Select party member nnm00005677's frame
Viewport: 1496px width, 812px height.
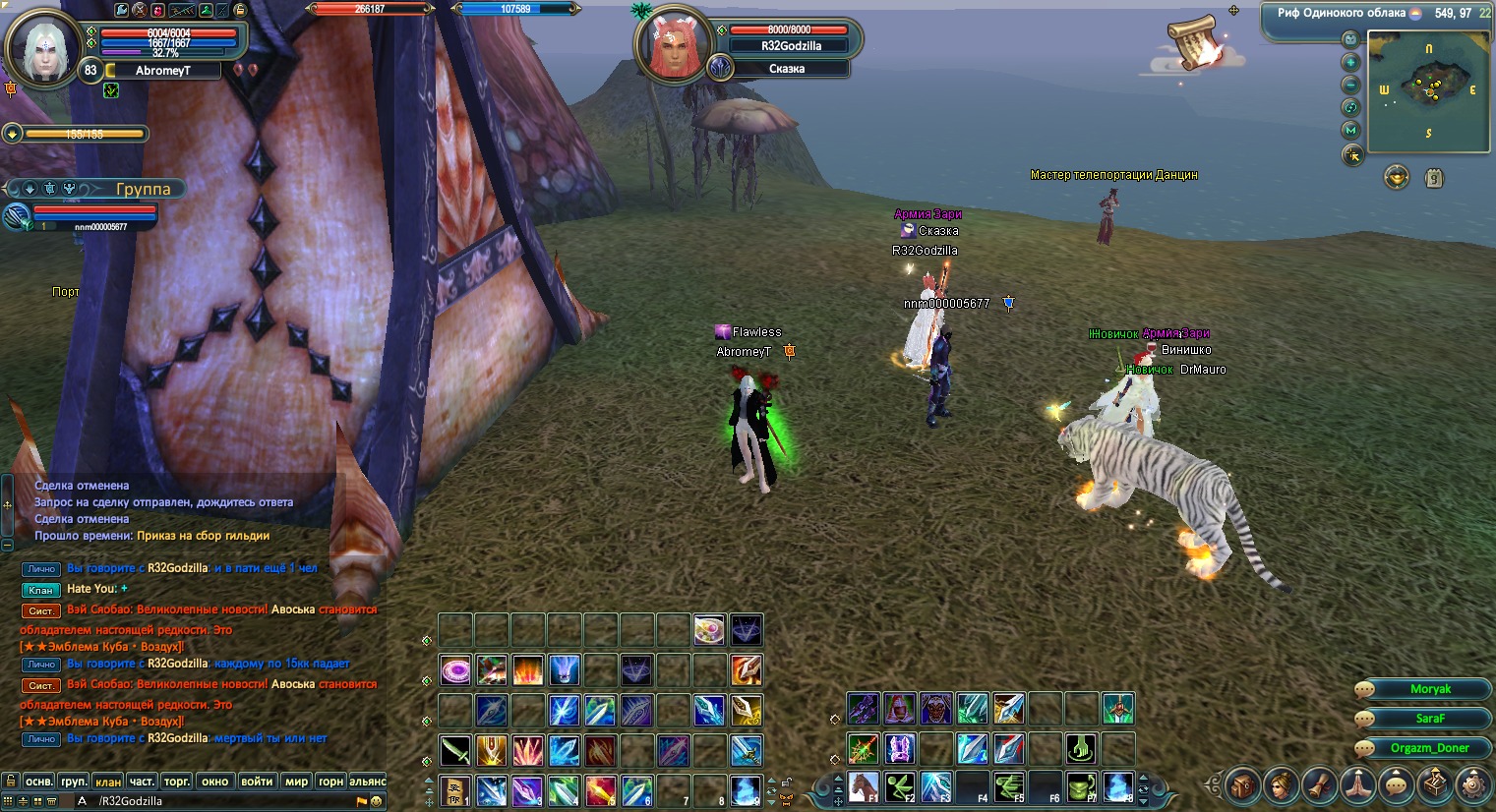coord(93,216)
